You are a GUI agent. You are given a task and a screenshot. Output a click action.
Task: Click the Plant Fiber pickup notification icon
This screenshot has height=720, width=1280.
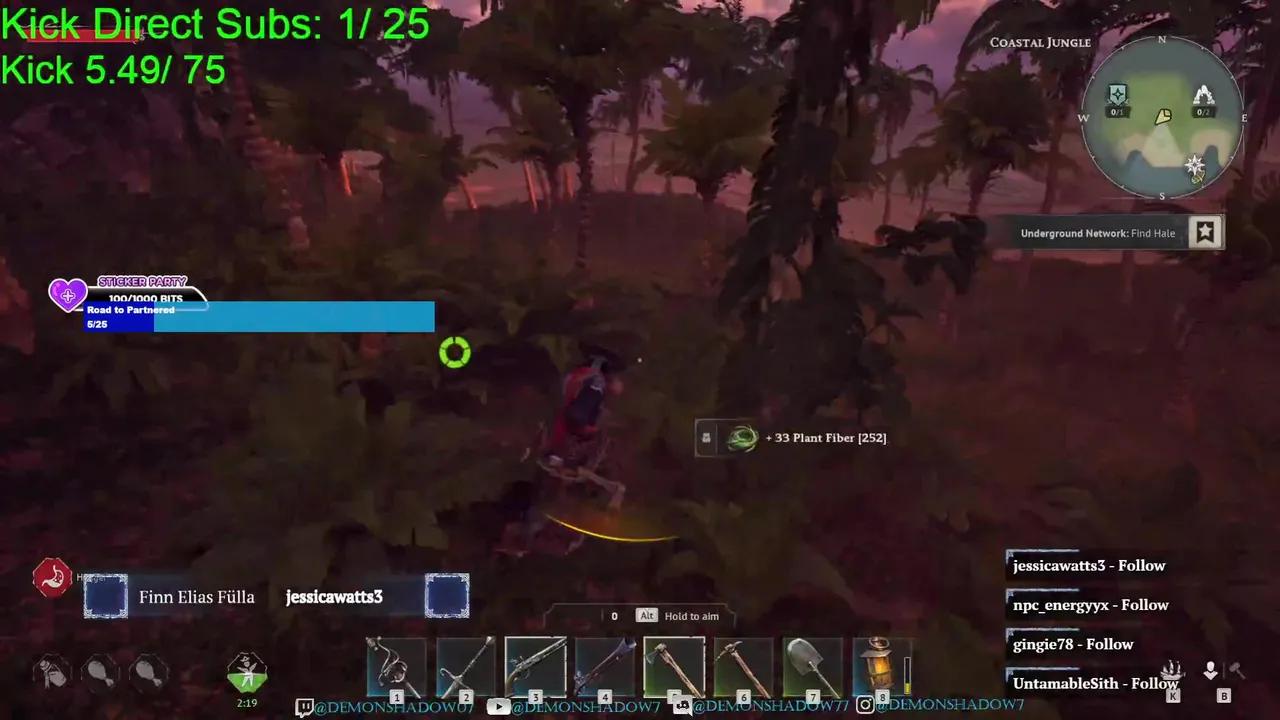pos(741,437)
